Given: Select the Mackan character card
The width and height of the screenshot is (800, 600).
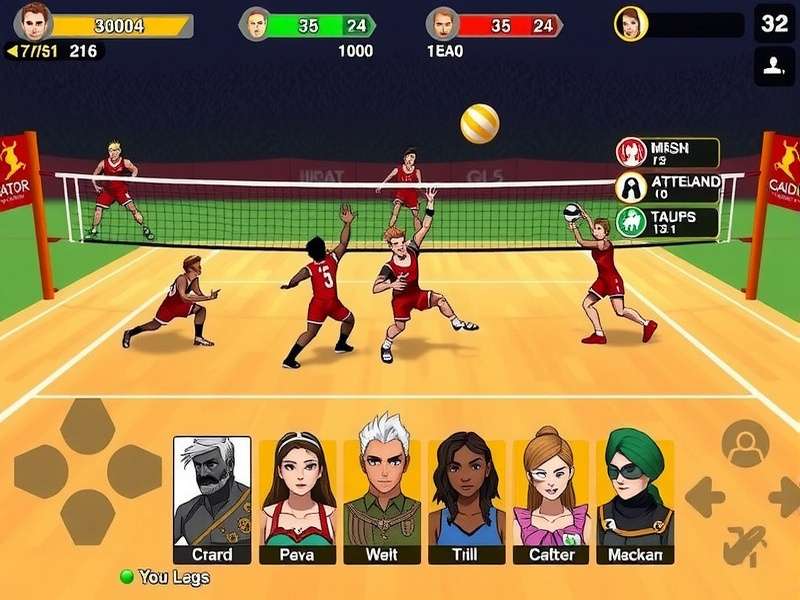Looking at the screenshot, I should (636, 500).
